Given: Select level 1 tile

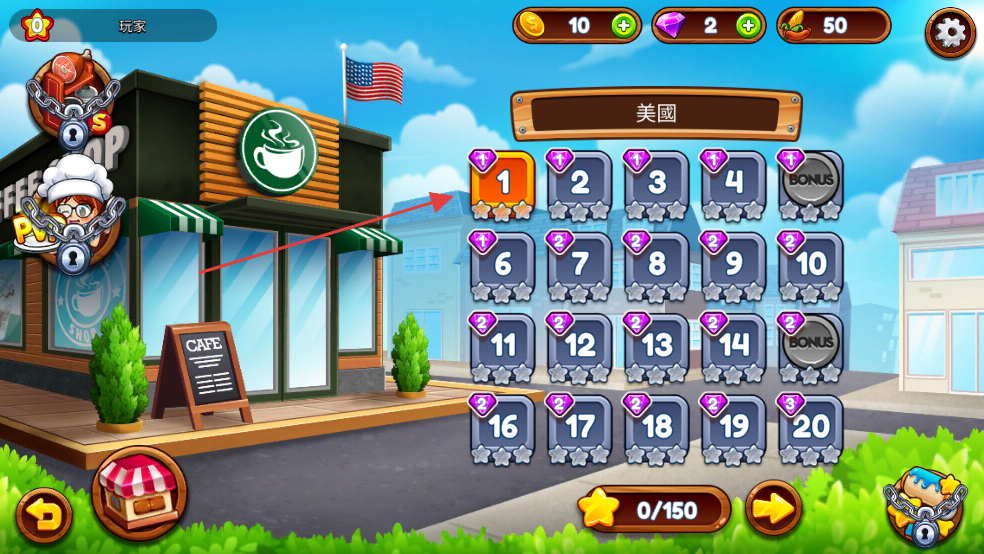Looking at the screenshot, I should coord(503,185).
